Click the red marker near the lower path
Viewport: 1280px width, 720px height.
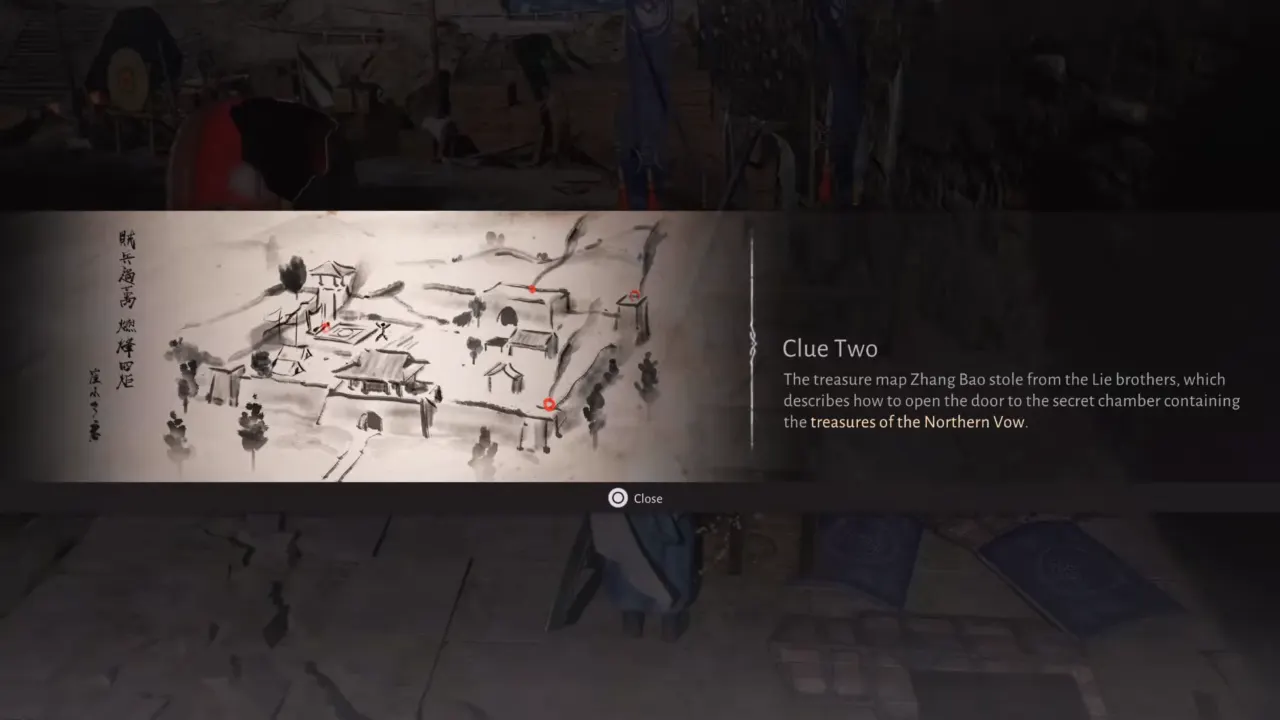(x=549, y=403)
